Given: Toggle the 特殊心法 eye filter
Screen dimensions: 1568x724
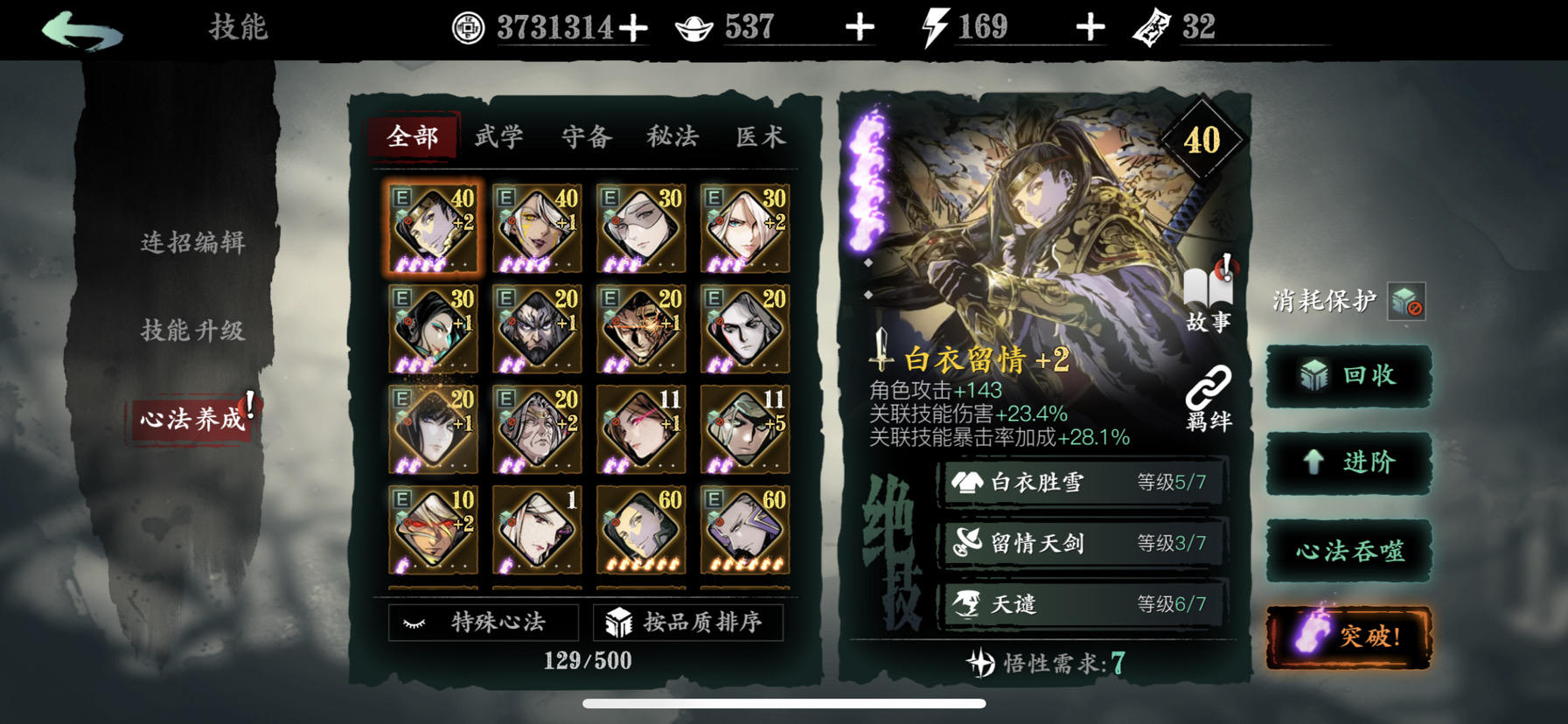Looking at the screenshot, I should (484, 623).
